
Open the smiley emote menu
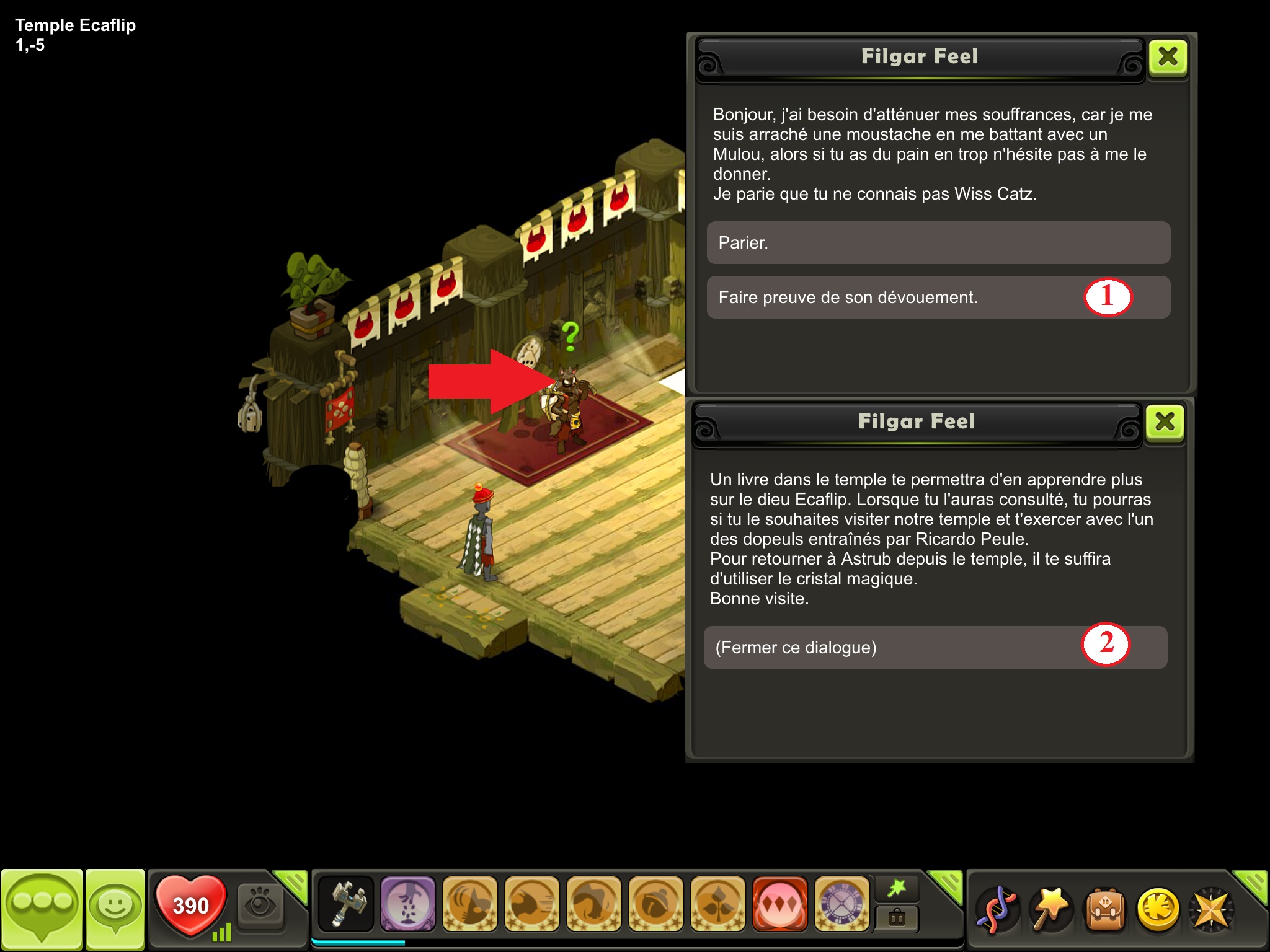pos(115,908)
